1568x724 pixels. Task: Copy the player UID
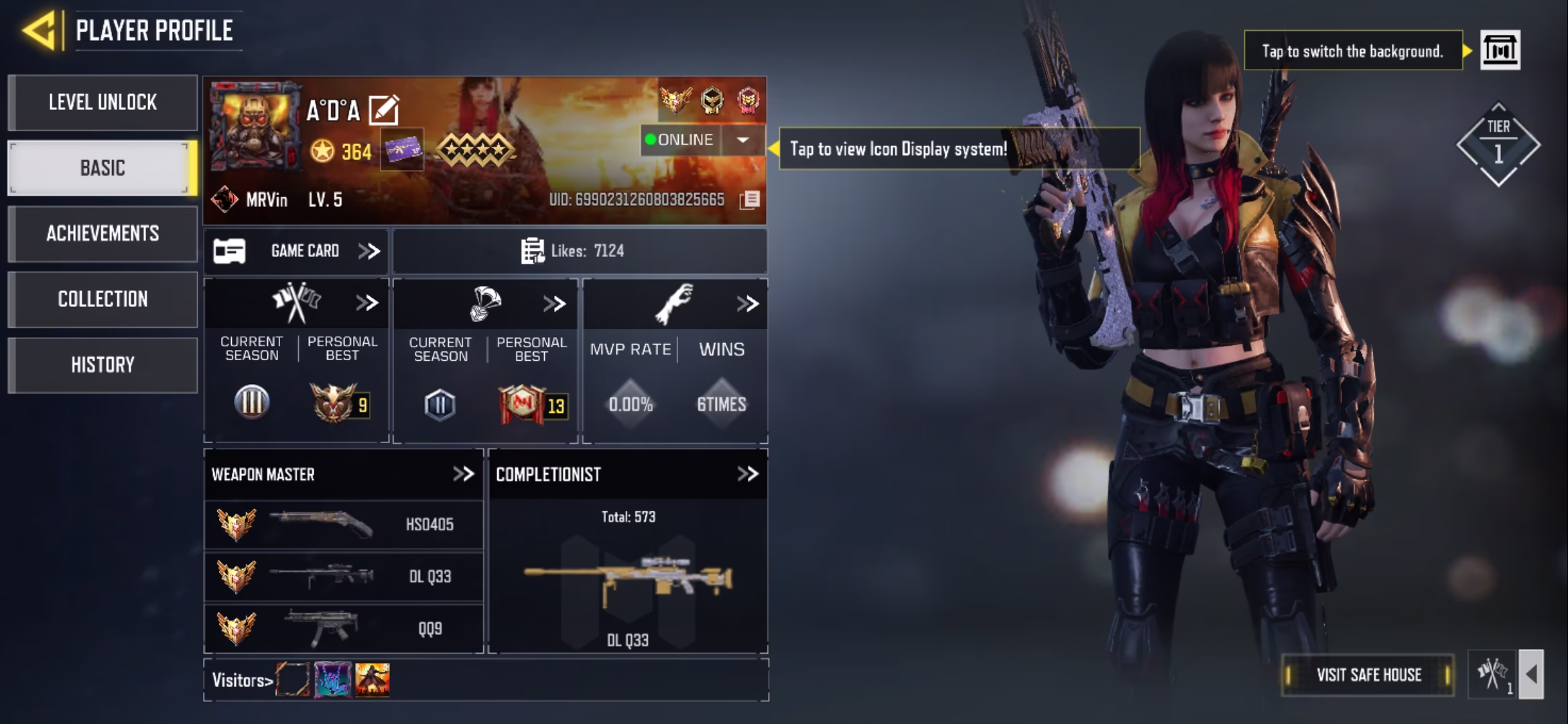coord(750,200)
